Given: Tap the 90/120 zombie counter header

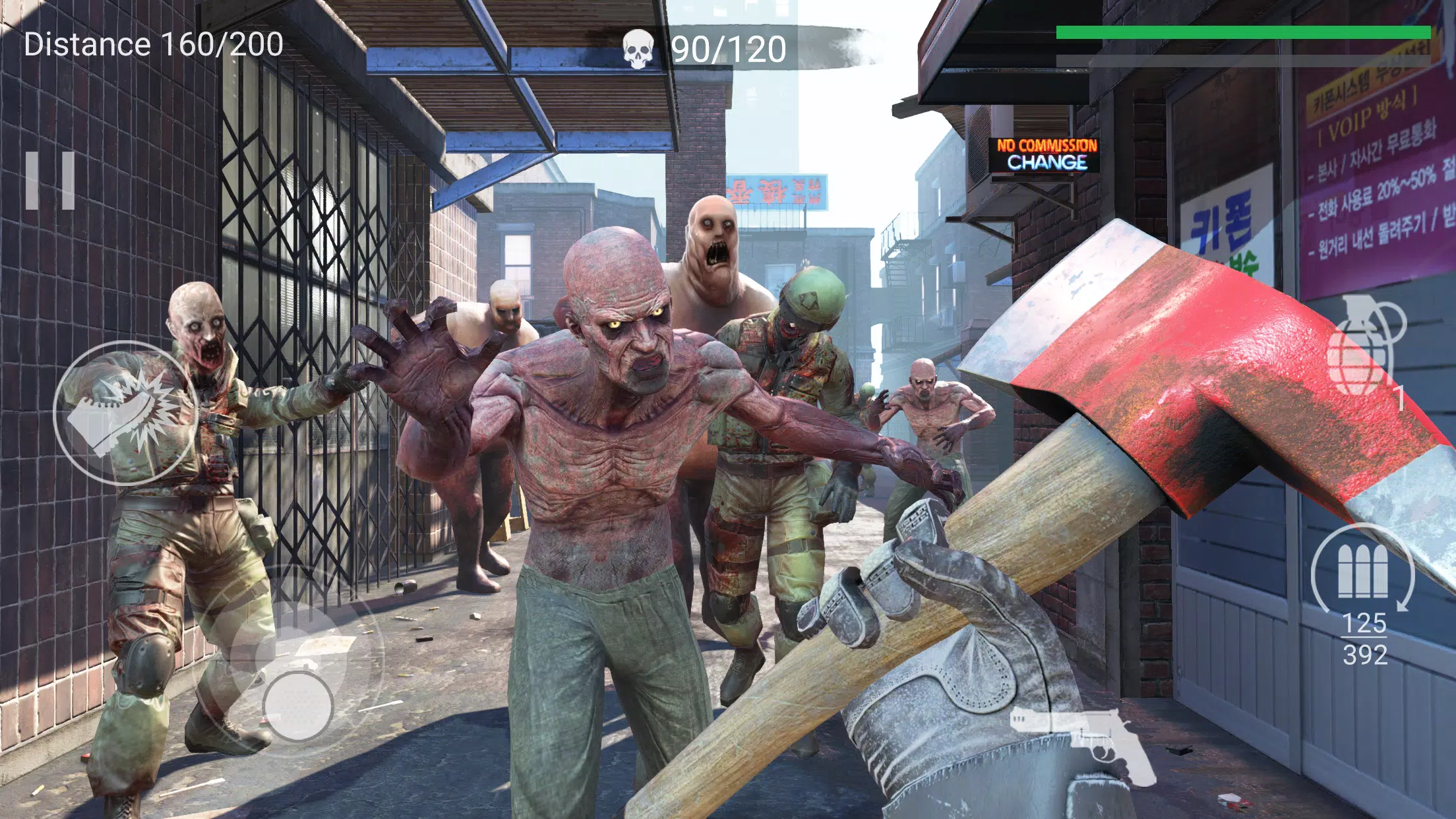Looking at the screenshot, I should [x=725, y=46].
